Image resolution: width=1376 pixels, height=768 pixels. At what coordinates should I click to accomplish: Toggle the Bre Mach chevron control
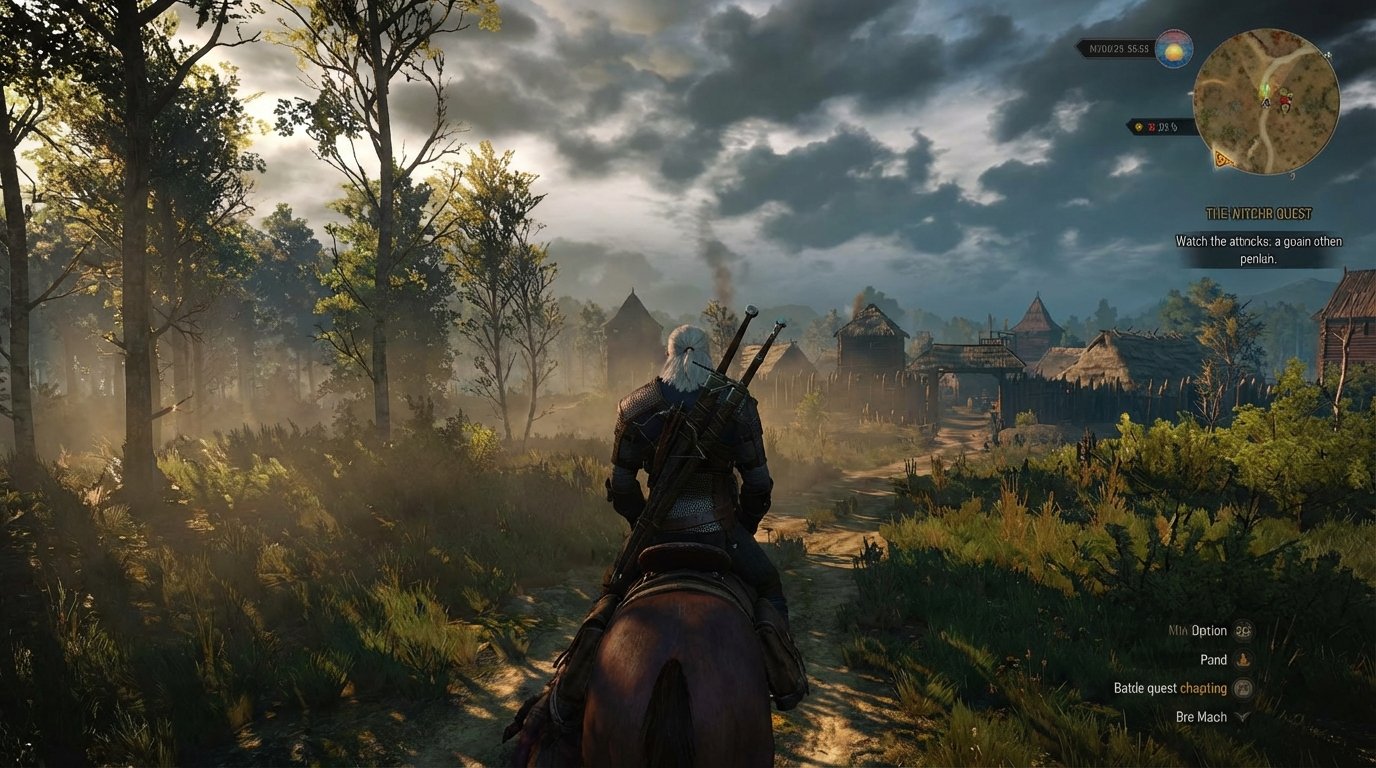point(1241,716)
